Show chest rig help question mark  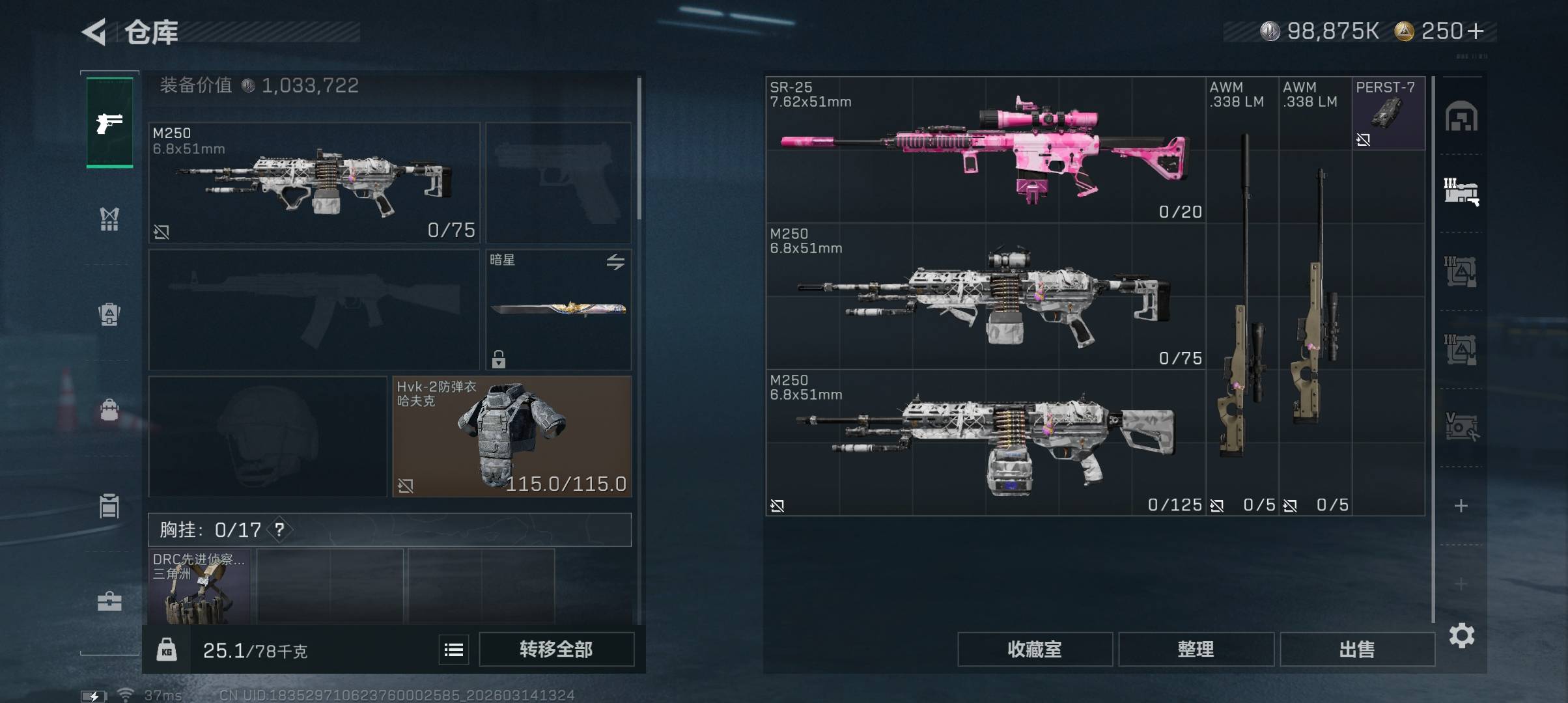tap(279, 530)
